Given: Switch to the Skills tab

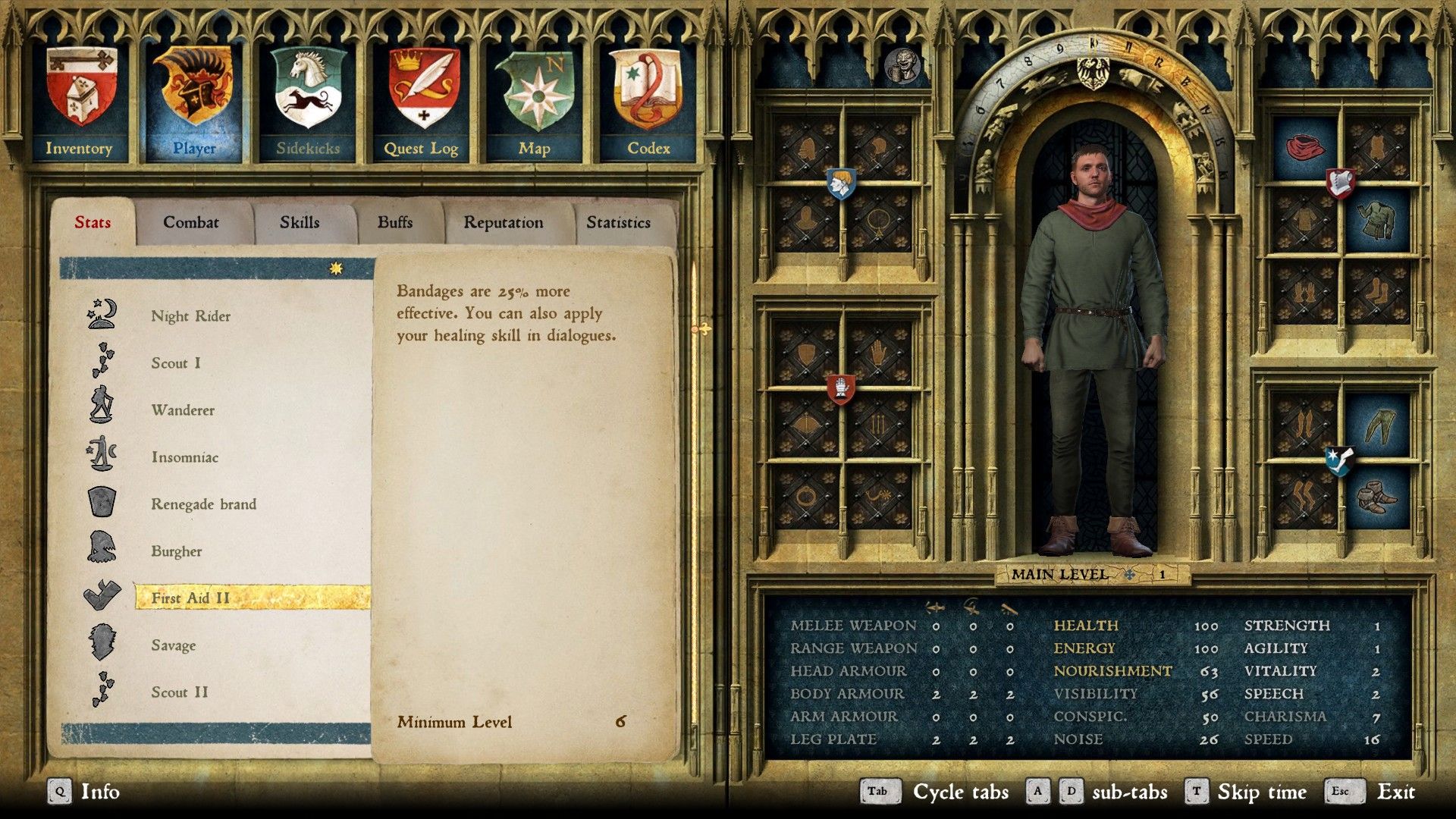Looking at the screenshot, I should 300,222.
